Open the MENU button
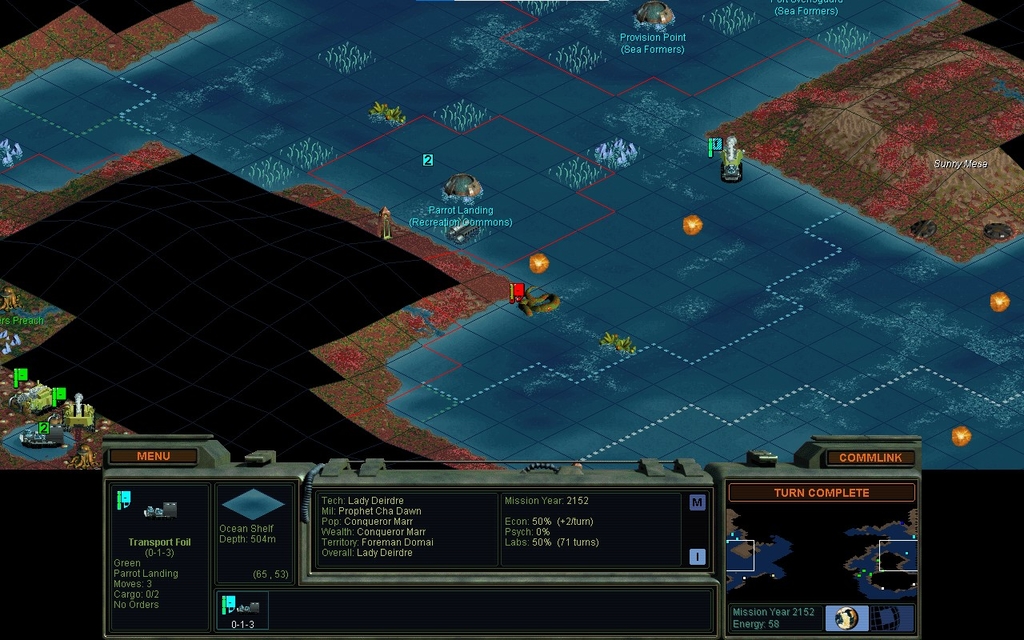 153,456
